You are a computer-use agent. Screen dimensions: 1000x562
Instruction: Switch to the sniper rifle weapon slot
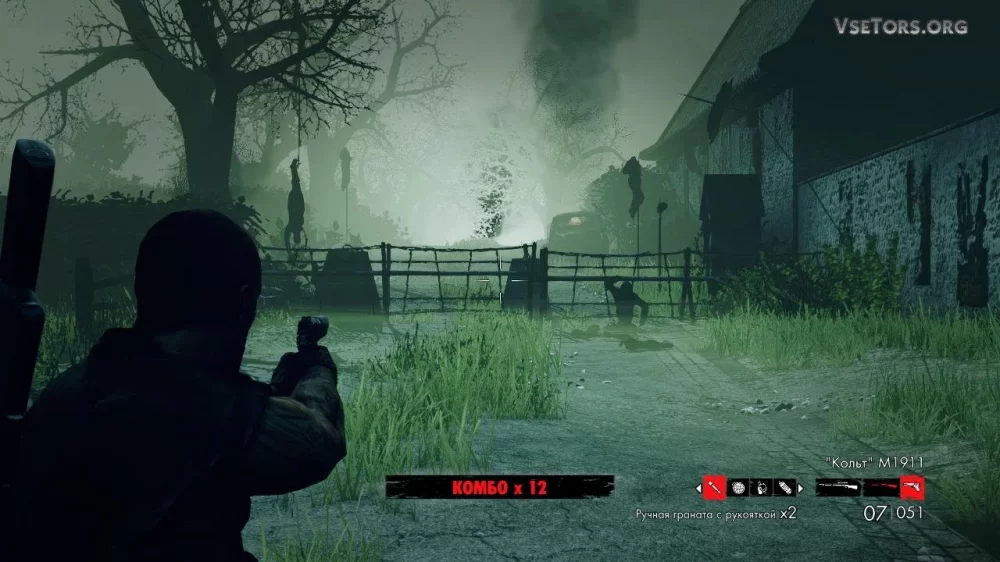(x=837, y=488)
